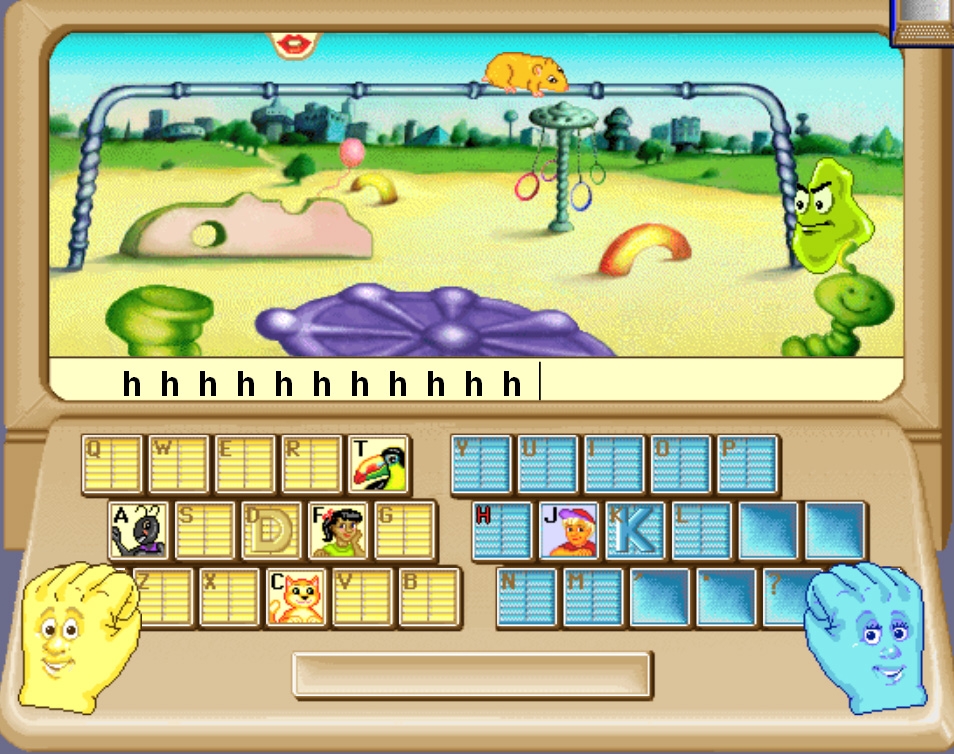Viewport: 954px width, 754px height.
Task: Select the W key
Action: 178,464
